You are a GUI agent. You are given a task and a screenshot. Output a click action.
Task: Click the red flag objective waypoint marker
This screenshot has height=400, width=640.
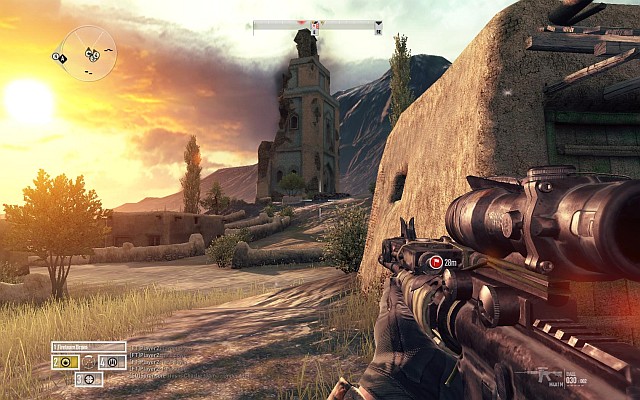click(435, 263)
